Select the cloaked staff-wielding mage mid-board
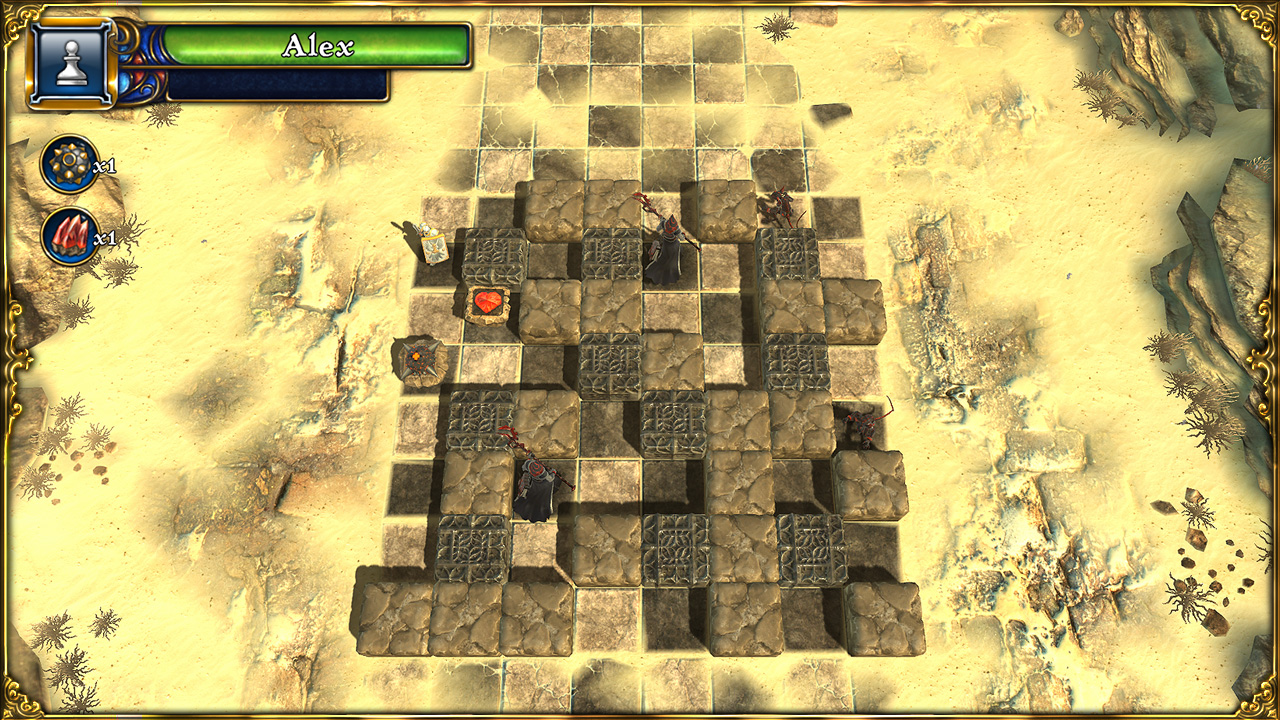This screenshot has width=1280, height=720. point(535,480)
